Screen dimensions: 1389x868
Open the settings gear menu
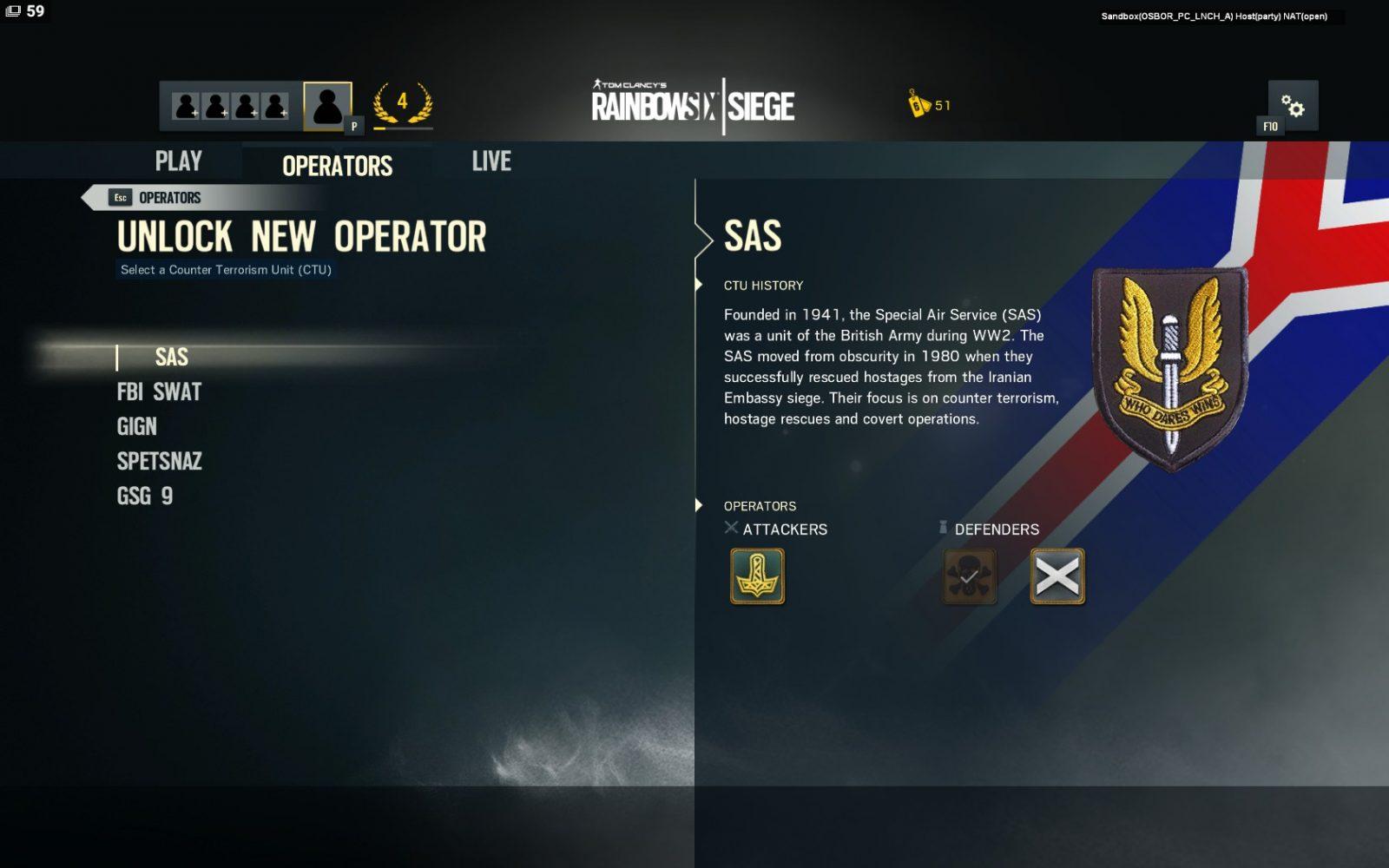(1293, 106)
